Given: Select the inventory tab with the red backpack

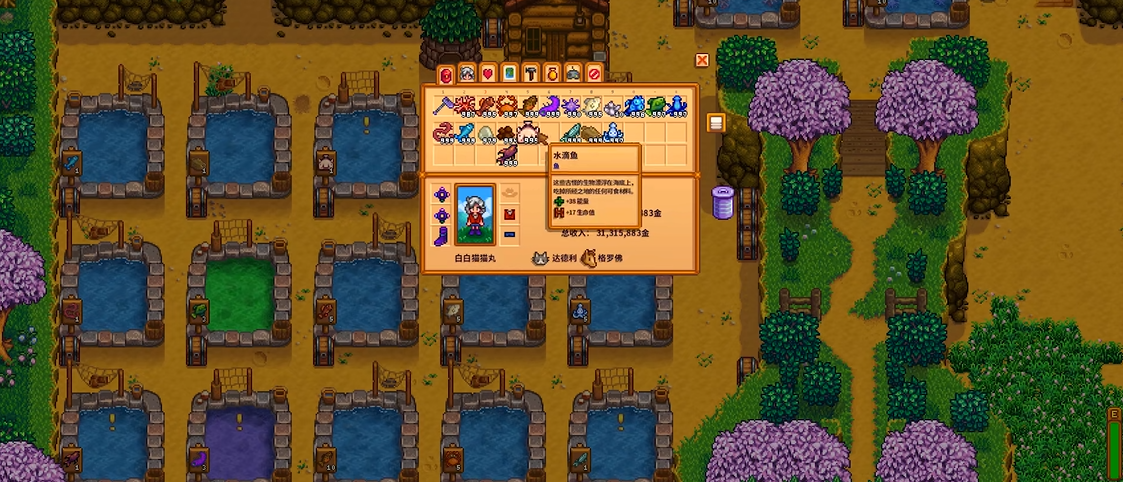Looking at the screenshot, I should coord(445,73).
